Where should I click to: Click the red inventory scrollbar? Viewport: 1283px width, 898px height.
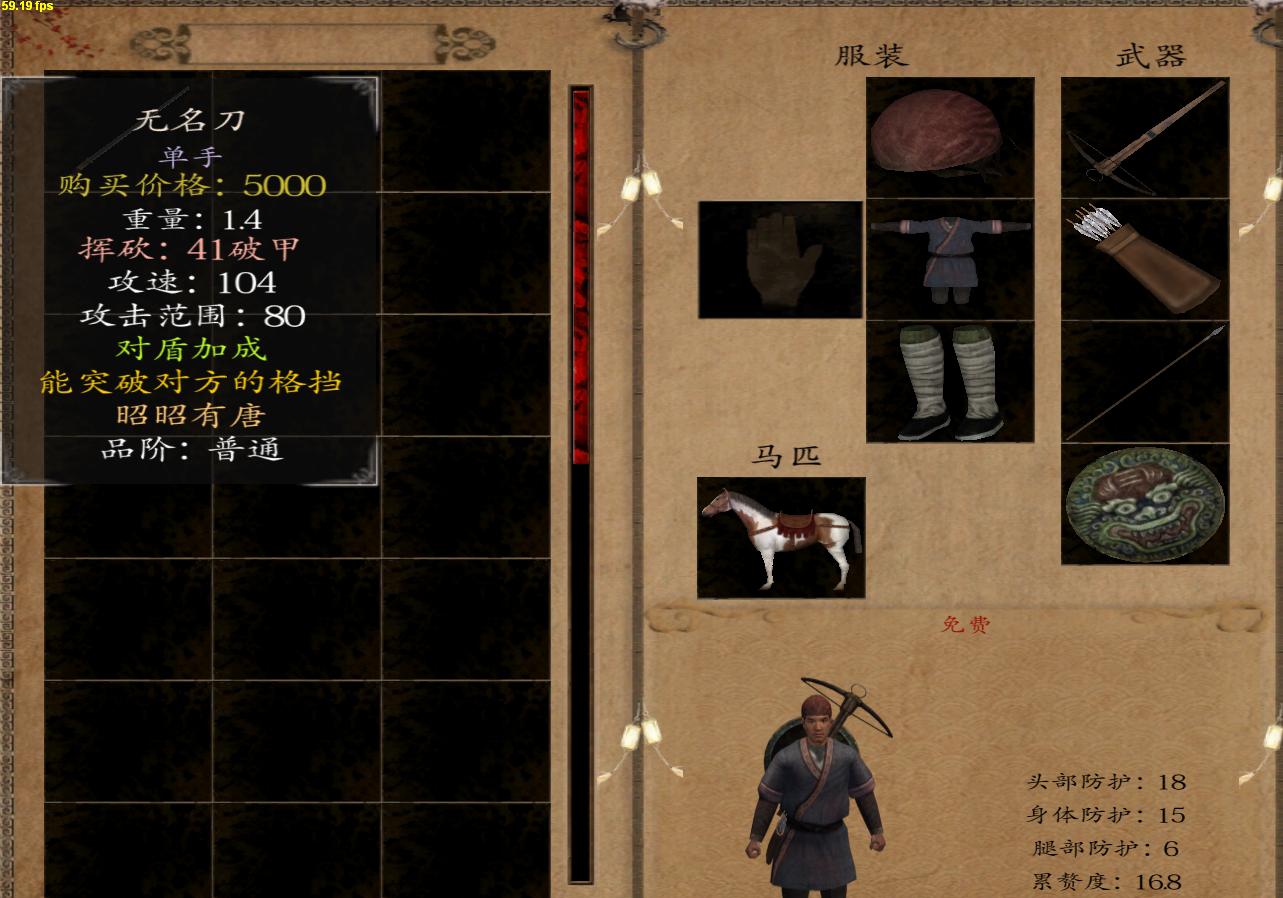tap(581, 277)
